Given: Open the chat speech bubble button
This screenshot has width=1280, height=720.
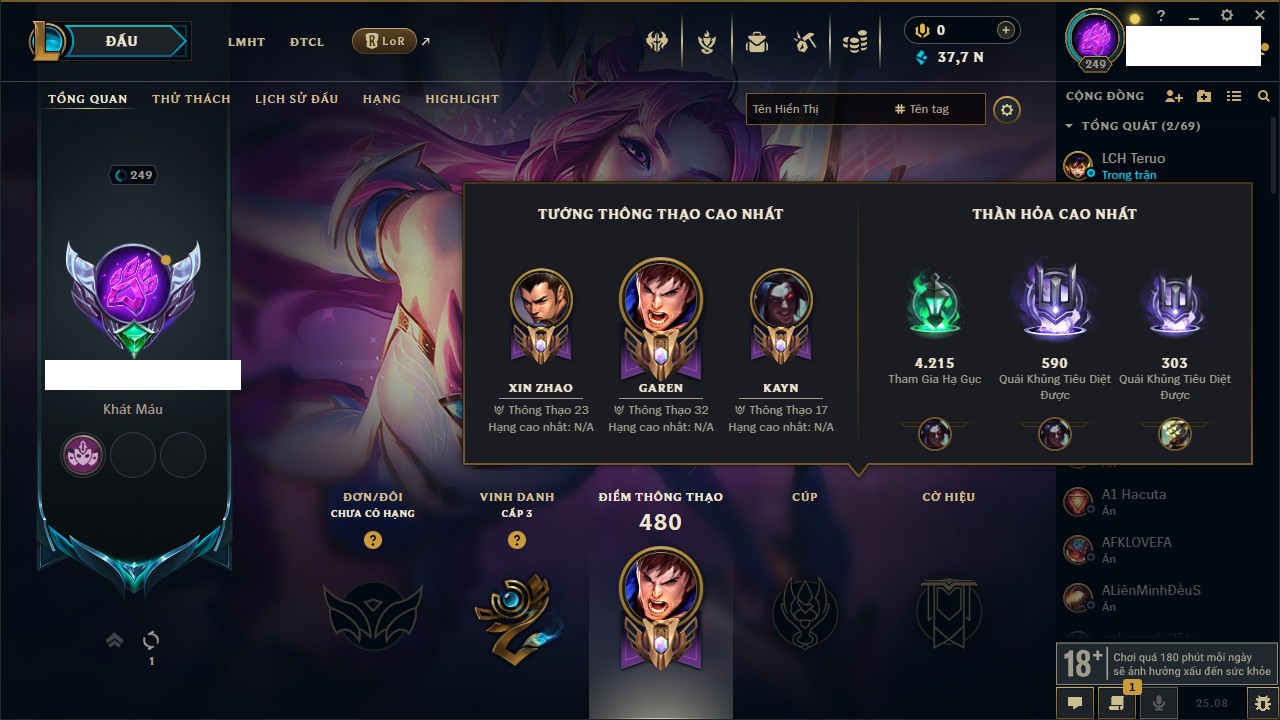Looking at the screenshot, I should point(1075,703).
